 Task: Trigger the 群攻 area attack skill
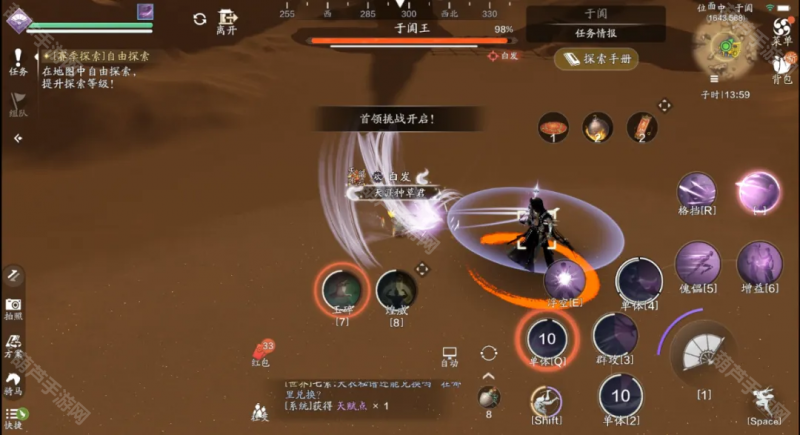(615, 335)
